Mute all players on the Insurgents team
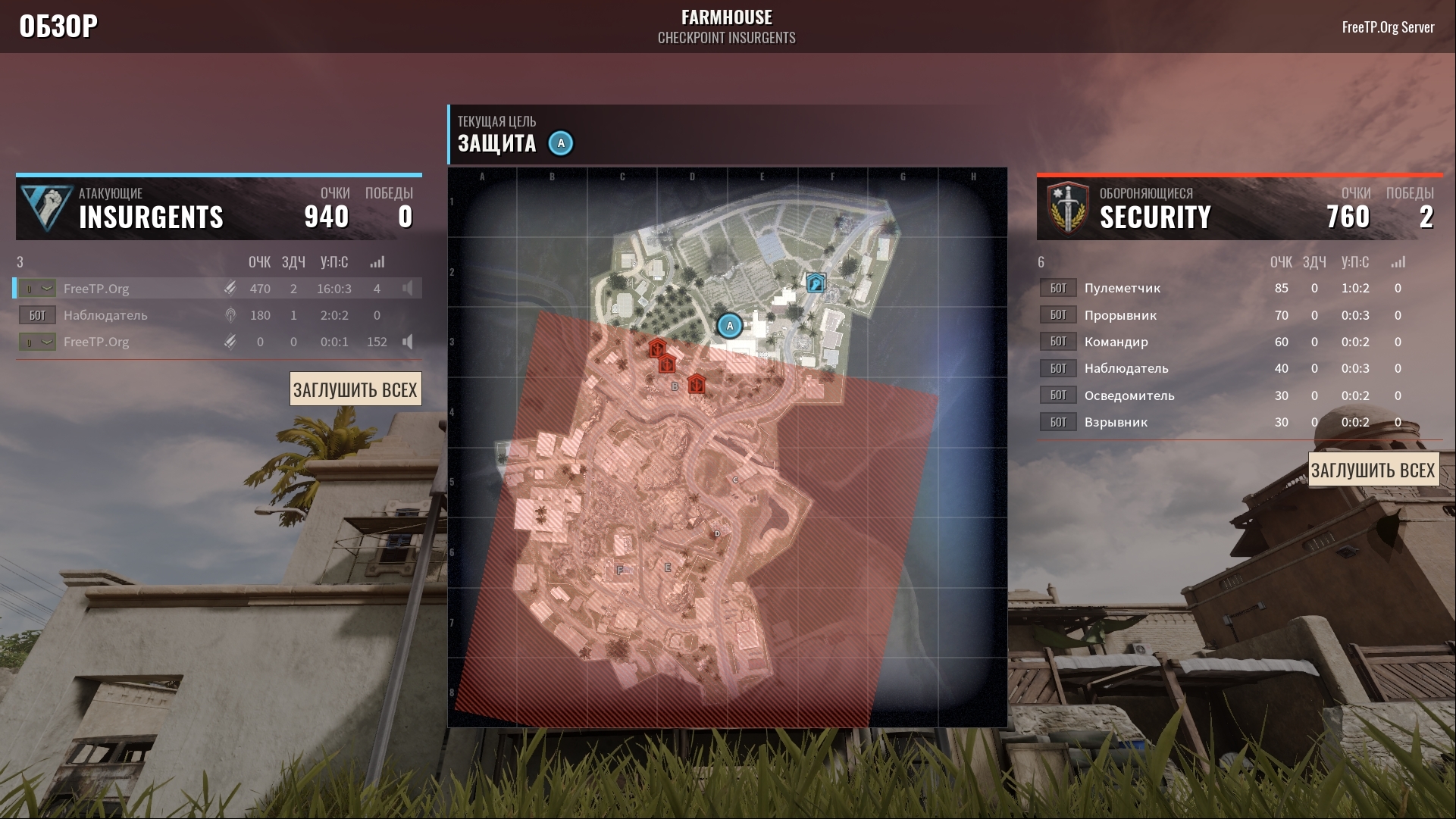The width and height of the screenshot is (1456, 819). coord(355,389)
